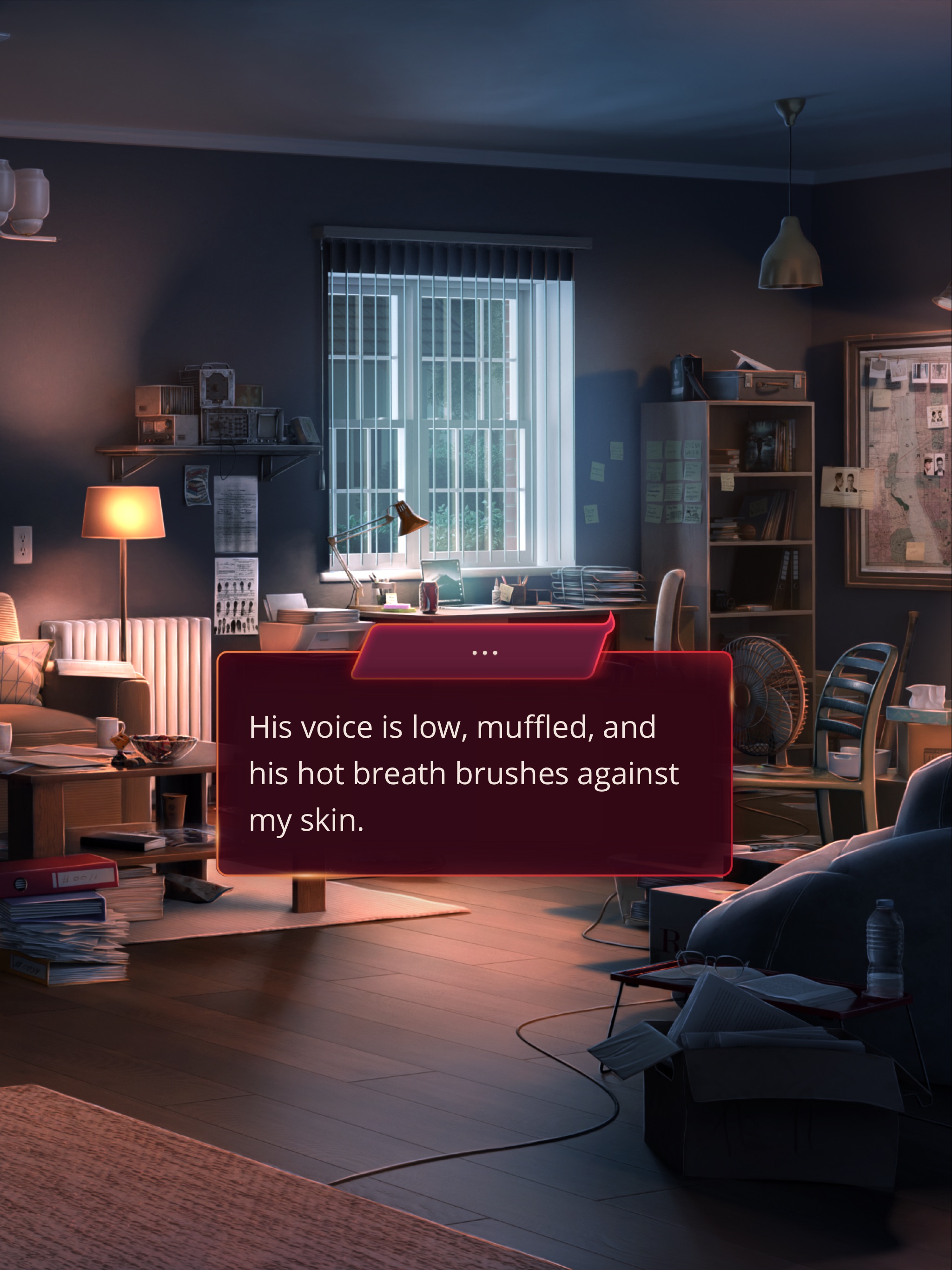Screen dimensions: 952x1270
Task: Select the soda can near the laptop
Action: coord(428,597)
